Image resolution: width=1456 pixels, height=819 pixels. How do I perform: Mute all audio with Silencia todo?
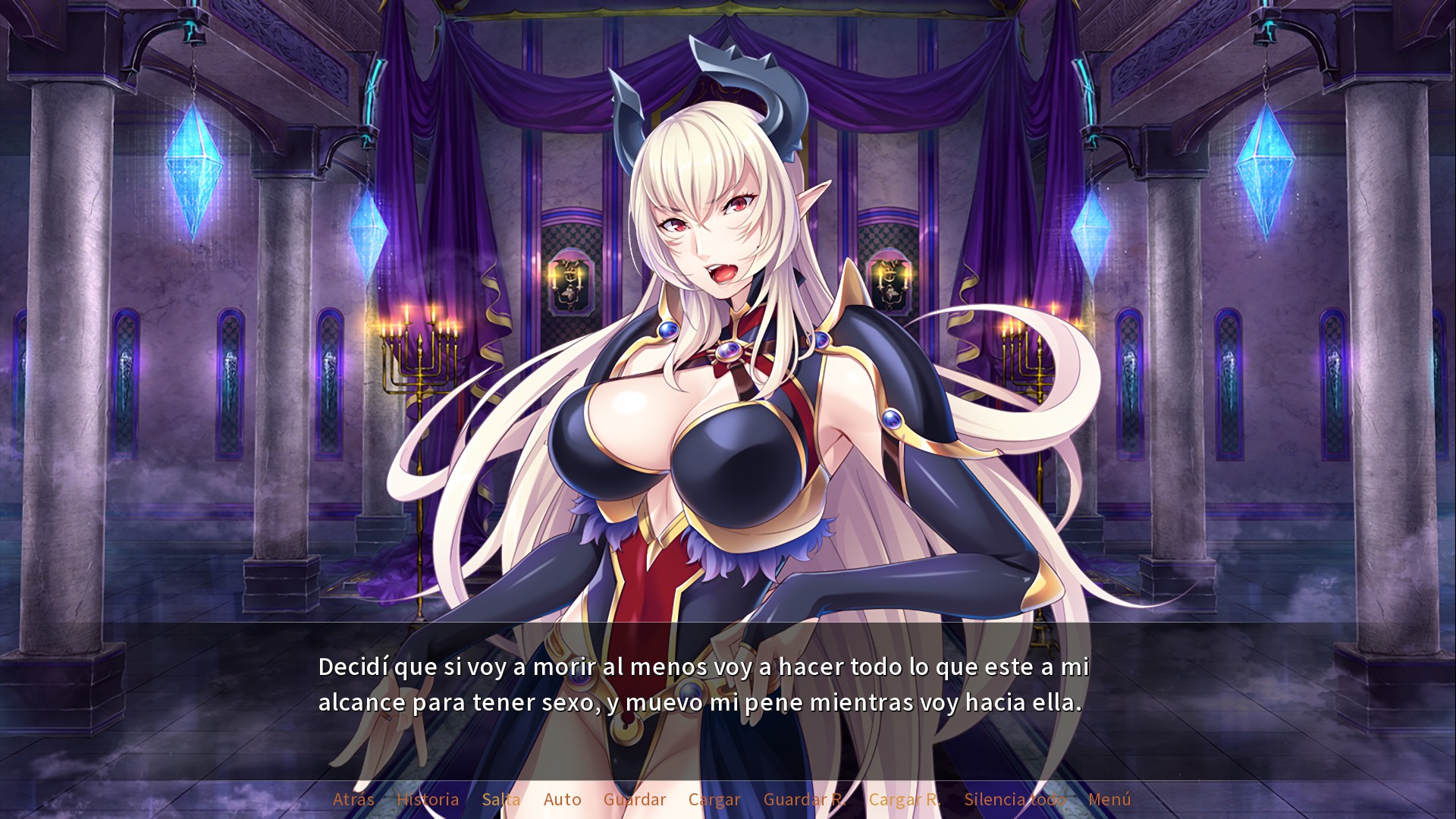tap(1014, 799)
